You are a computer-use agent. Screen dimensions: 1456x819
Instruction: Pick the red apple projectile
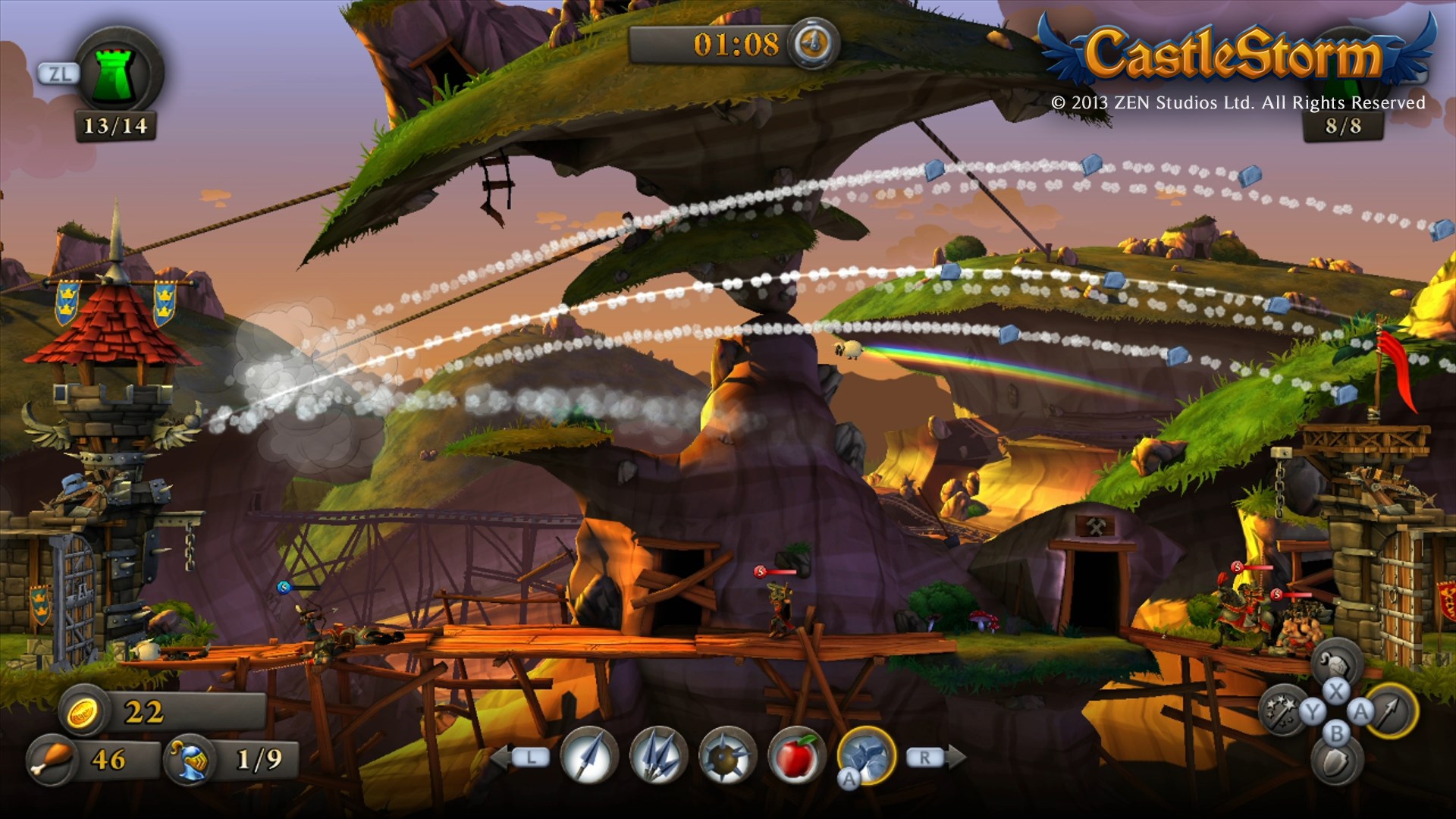pyautogui.click(x=795, y=756)
